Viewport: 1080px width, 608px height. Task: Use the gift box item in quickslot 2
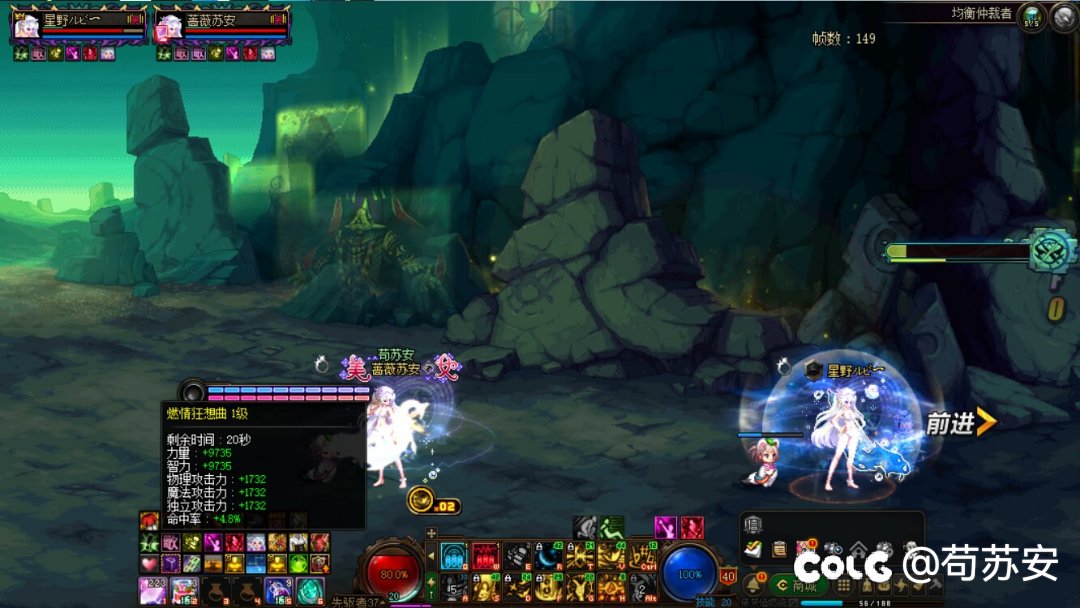(x=184, y=591)
